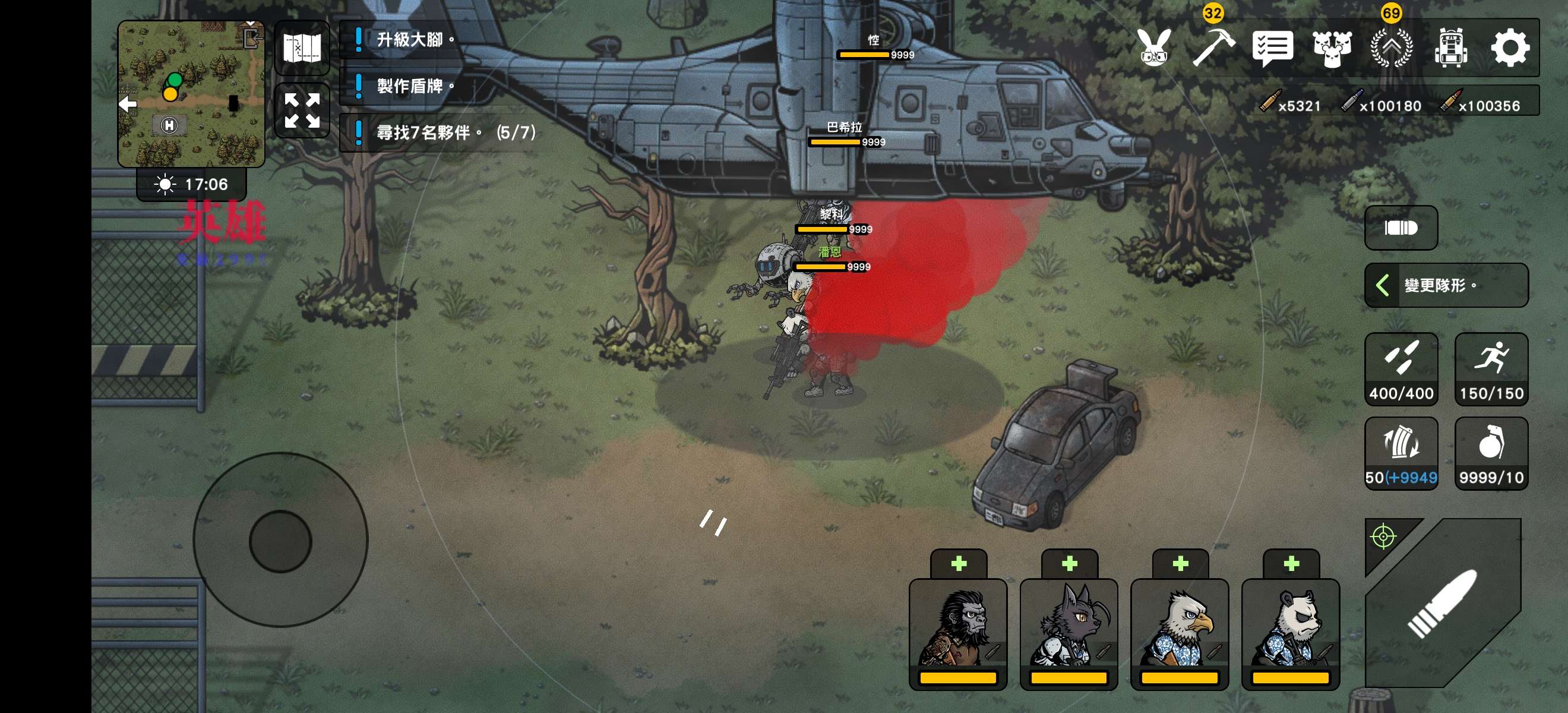1568x713 pixels.
Task: Open the quest list chat icon
Action: pos(1272,48)
